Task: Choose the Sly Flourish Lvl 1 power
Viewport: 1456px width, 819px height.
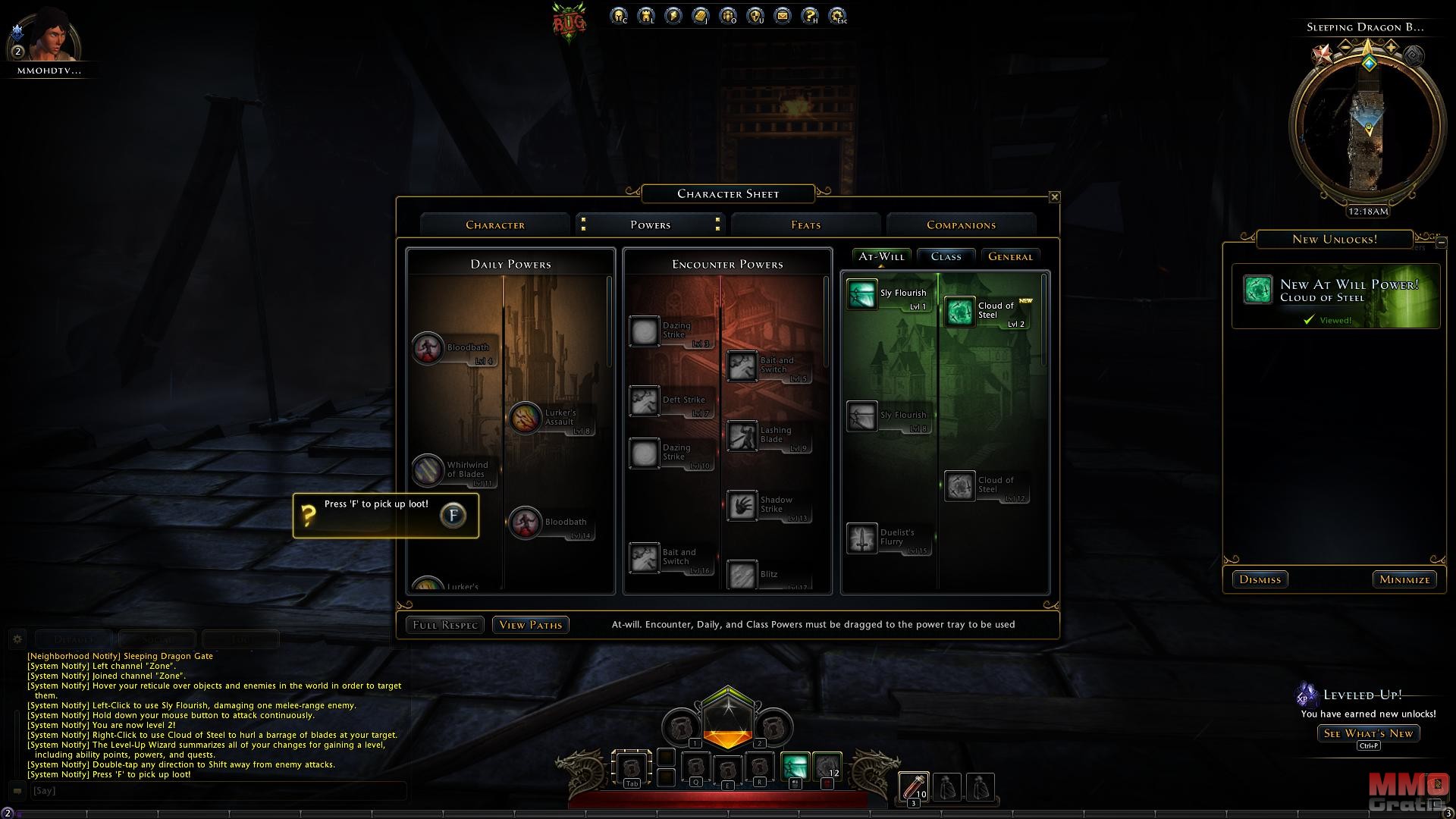Action: click(861, 295)
